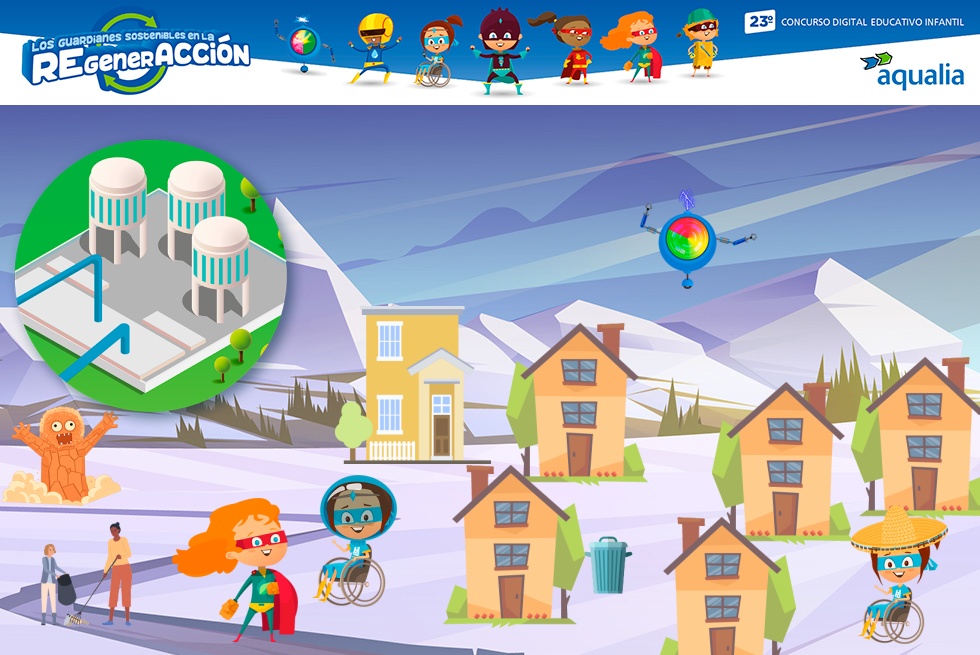Select the circular water tanks bubble

[150, 276]
